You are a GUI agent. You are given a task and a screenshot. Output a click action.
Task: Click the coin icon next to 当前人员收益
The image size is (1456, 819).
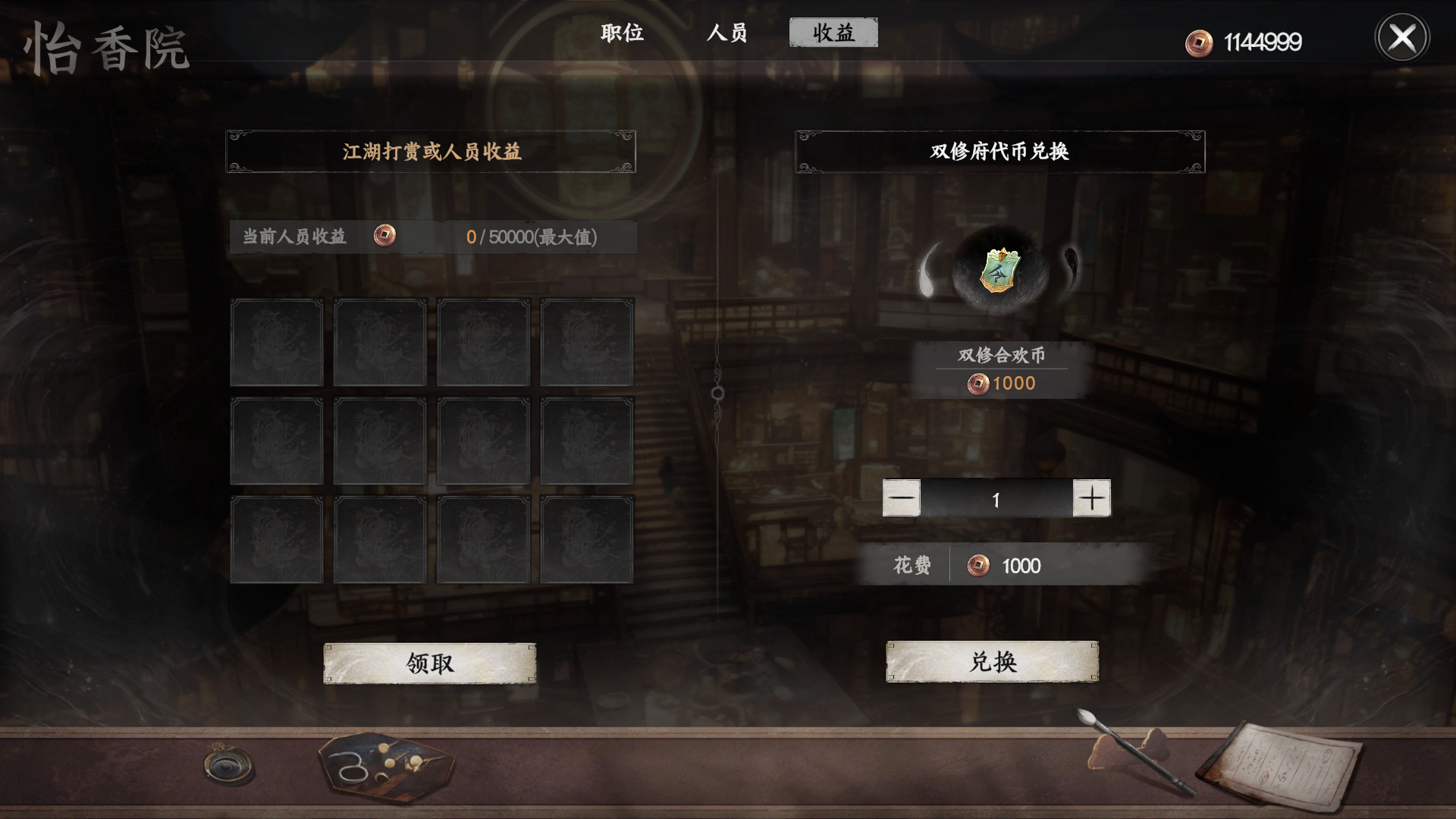[x=385, y=236]
